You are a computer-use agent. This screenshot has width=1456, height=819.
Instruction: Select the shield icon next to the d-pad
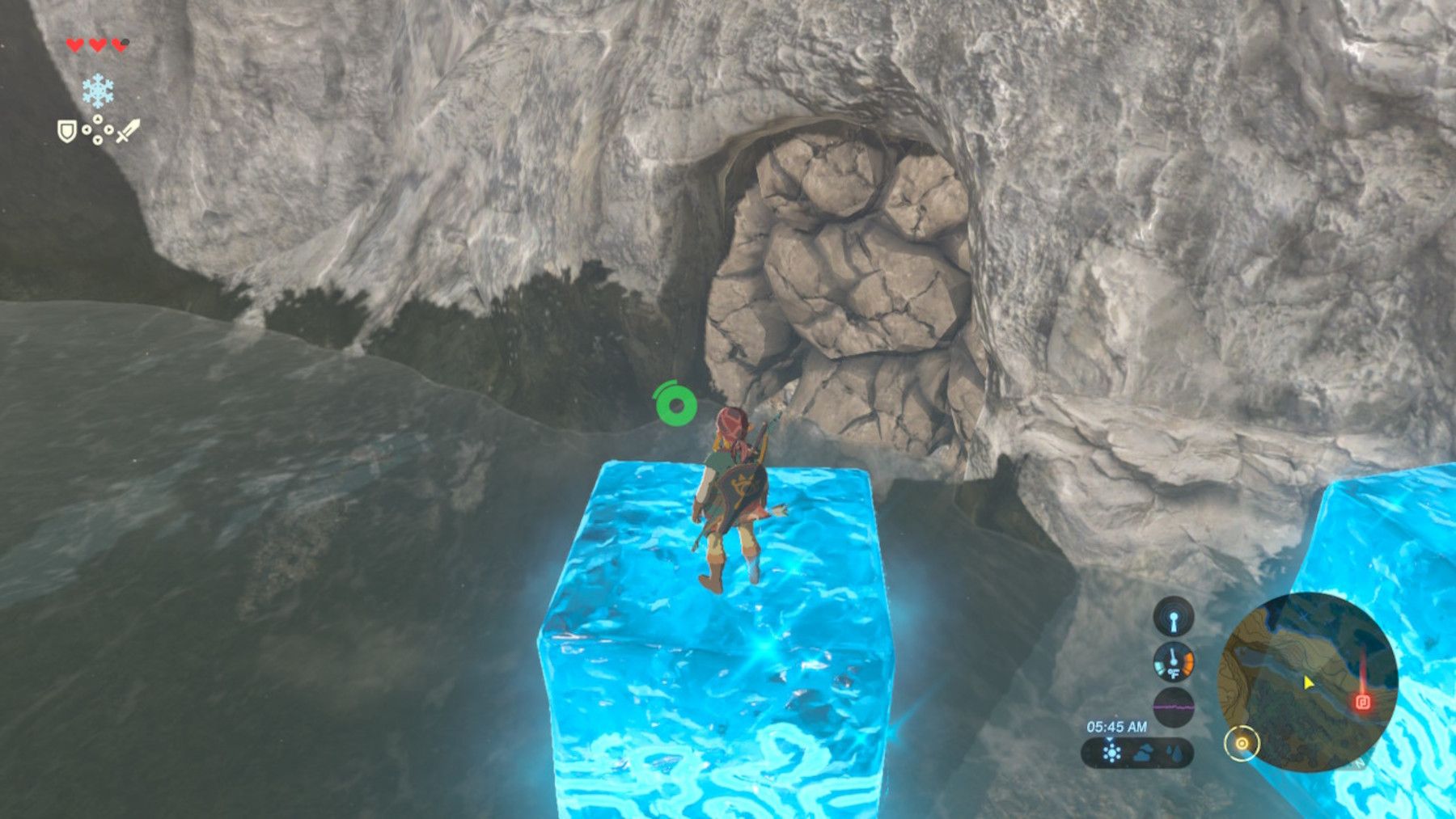[x=67, y=130]
